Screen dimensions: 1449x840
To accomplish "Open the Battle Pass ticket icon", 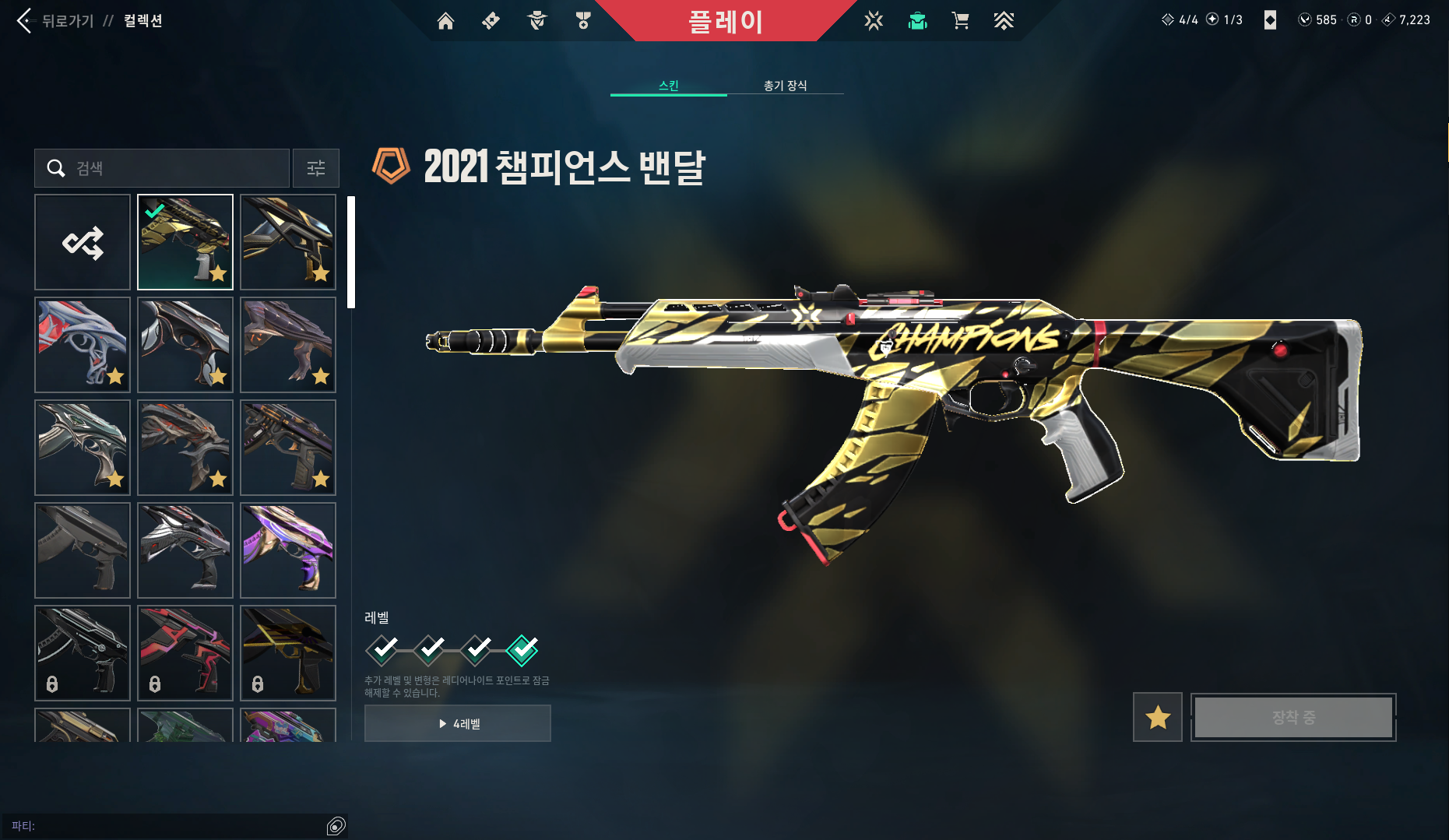I will tap(490, 21).
